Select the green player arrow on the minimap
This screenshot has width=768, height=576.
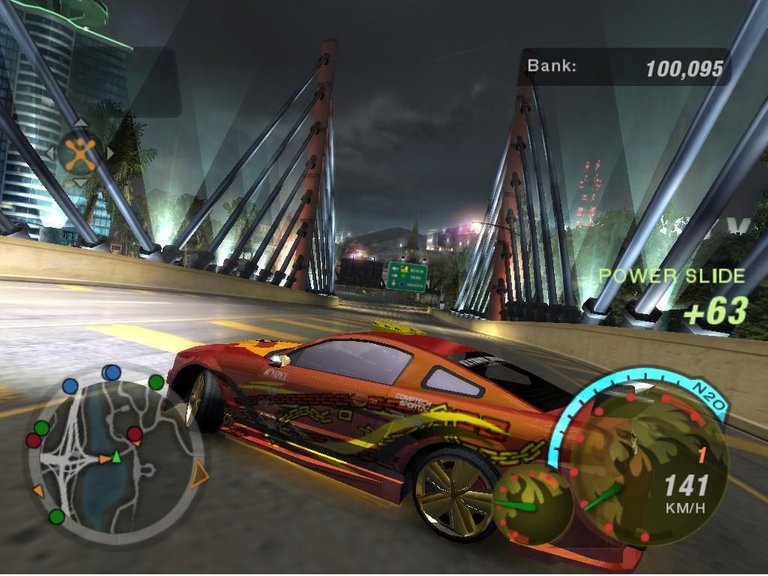tap(116, 457)
